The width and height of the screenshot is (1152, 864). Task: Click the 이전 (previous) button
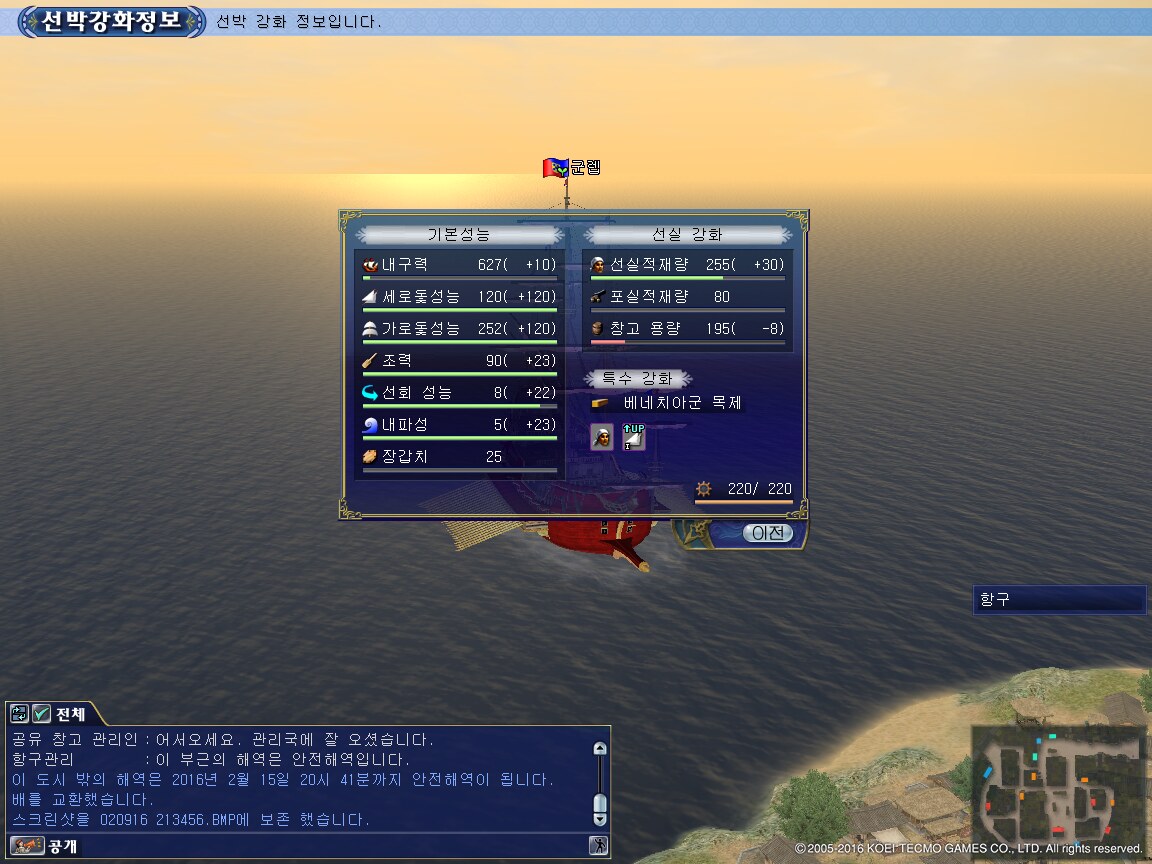pos(768,534)
